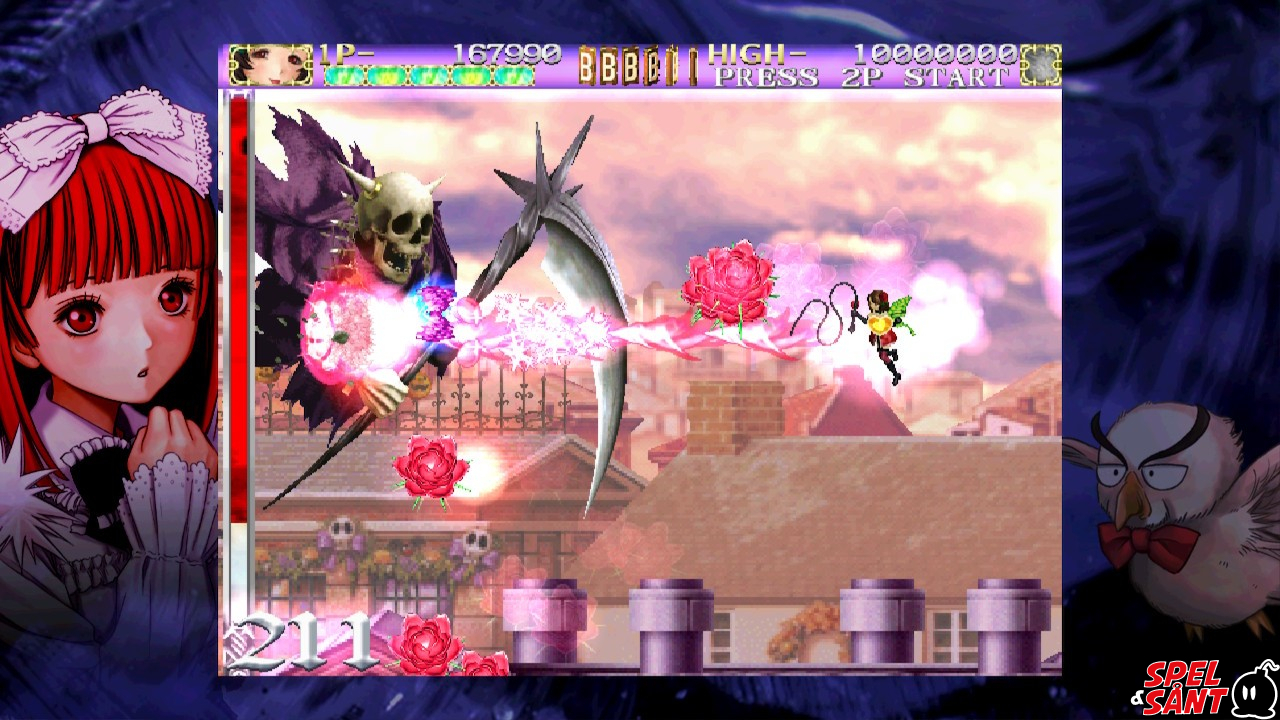1280x720 pixels.
Task: Click the grey ornament at top right corner
Action: click(x=1040, y=62)
